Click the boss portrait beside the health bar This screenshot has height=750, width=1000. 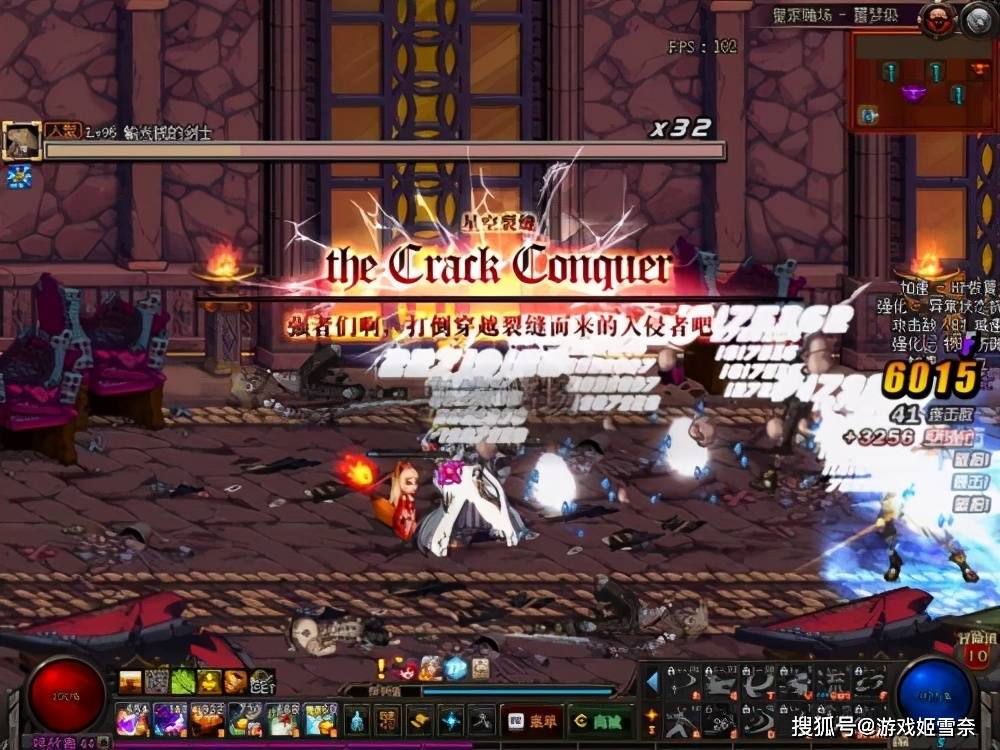pyautogui.click(x=20, y=141)
